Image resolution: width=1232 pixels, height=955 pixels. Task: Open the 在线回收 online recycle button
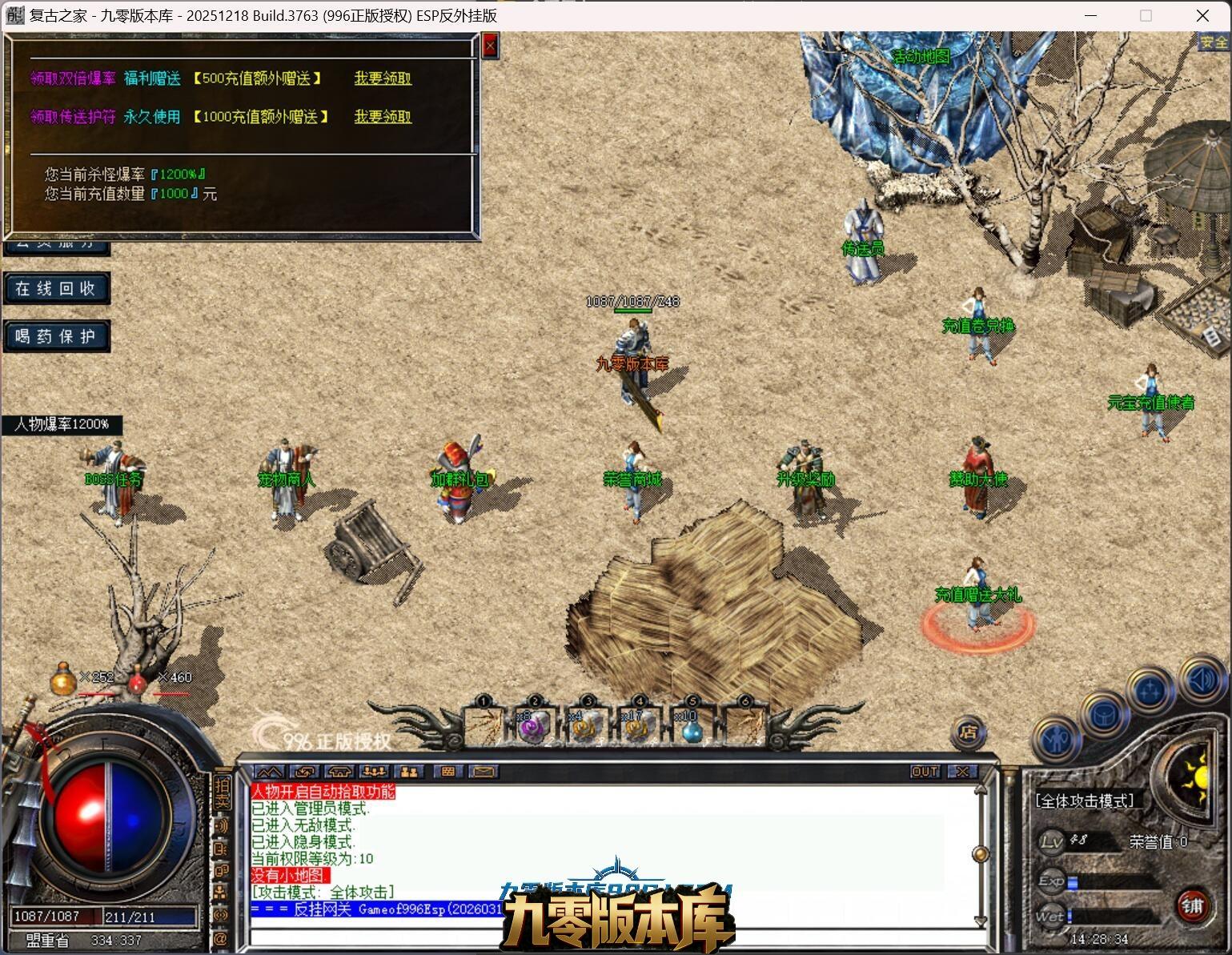tap(56, 289)
